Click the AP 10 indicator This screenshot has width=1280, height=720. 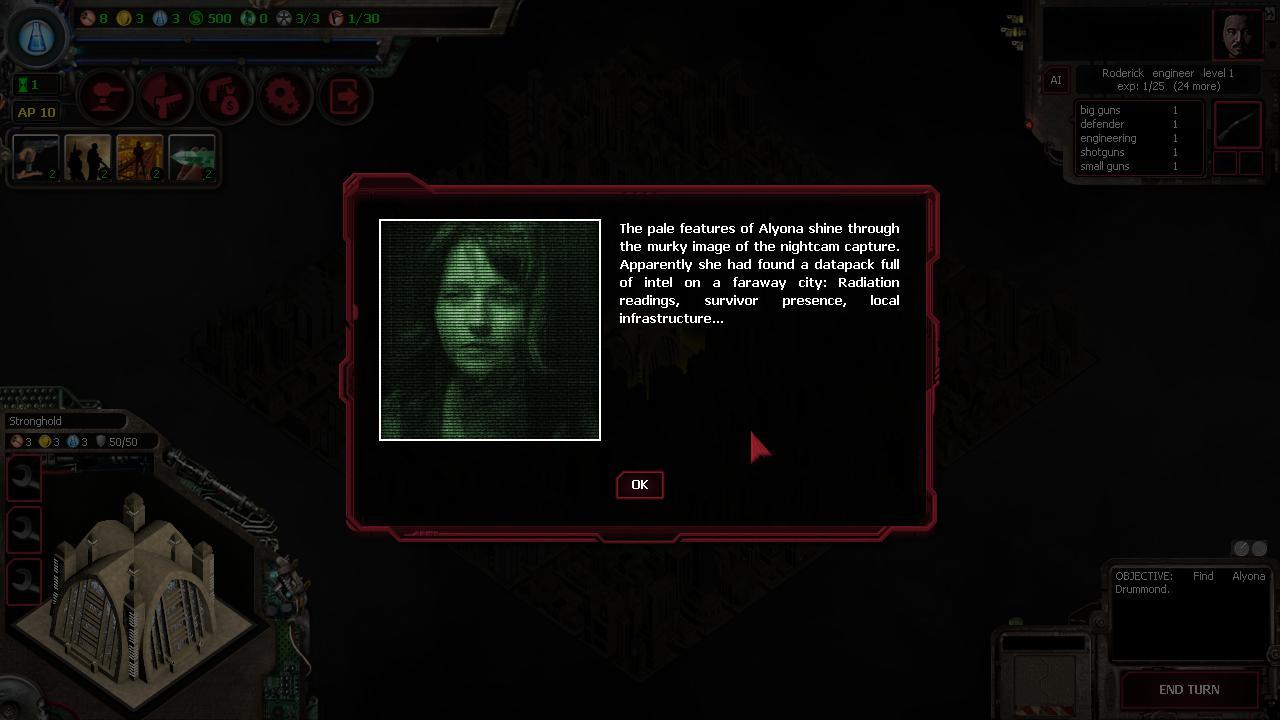pos(36,112)
